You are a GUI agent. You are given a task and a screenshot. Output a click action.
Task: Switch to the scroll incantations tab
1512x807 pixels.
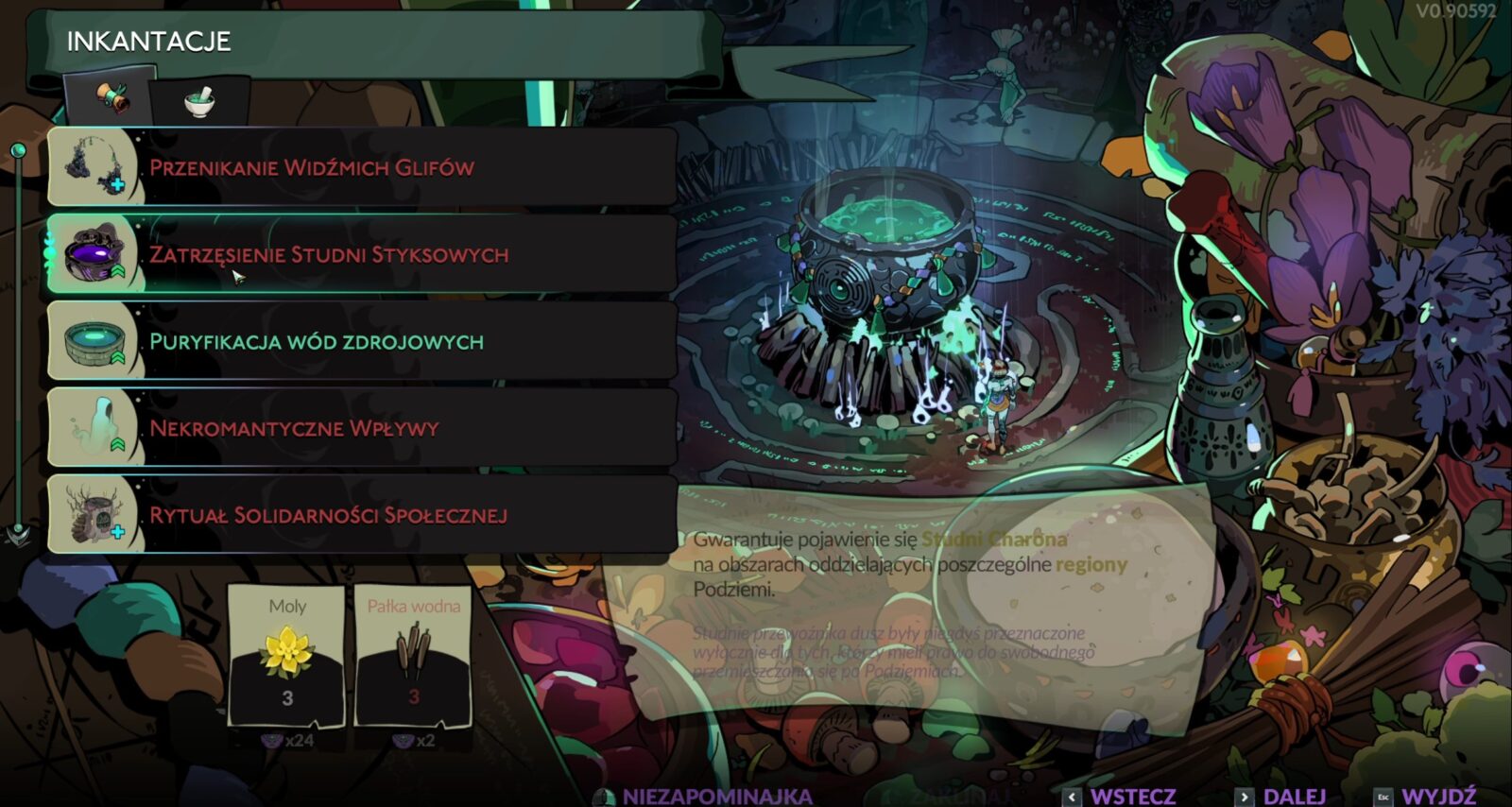[x=111, y=98]
